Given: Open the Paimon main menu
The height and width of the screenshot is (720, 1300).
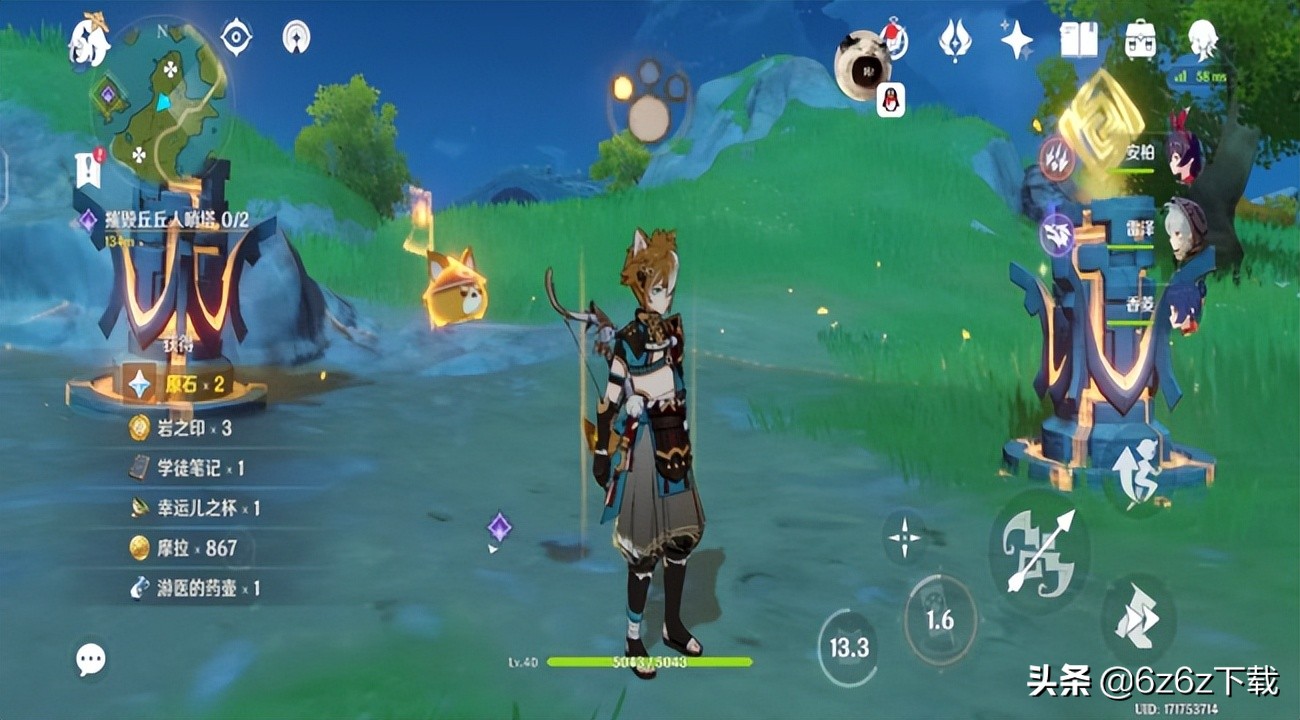Looking at the screenshot, I should tap(88, 42).
